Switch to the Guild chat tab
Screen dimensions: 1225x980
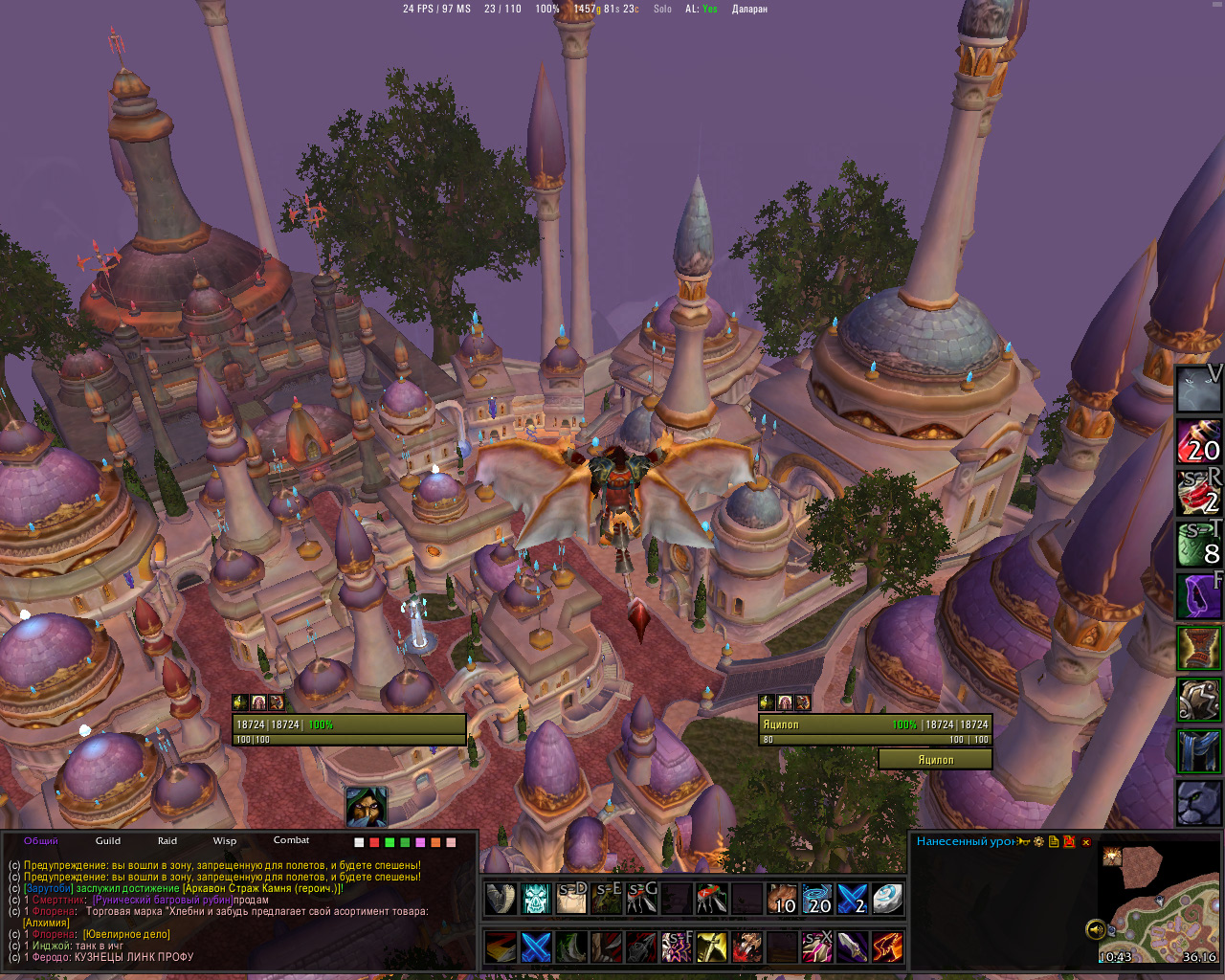pyautogui.click(x=108, y=840)
